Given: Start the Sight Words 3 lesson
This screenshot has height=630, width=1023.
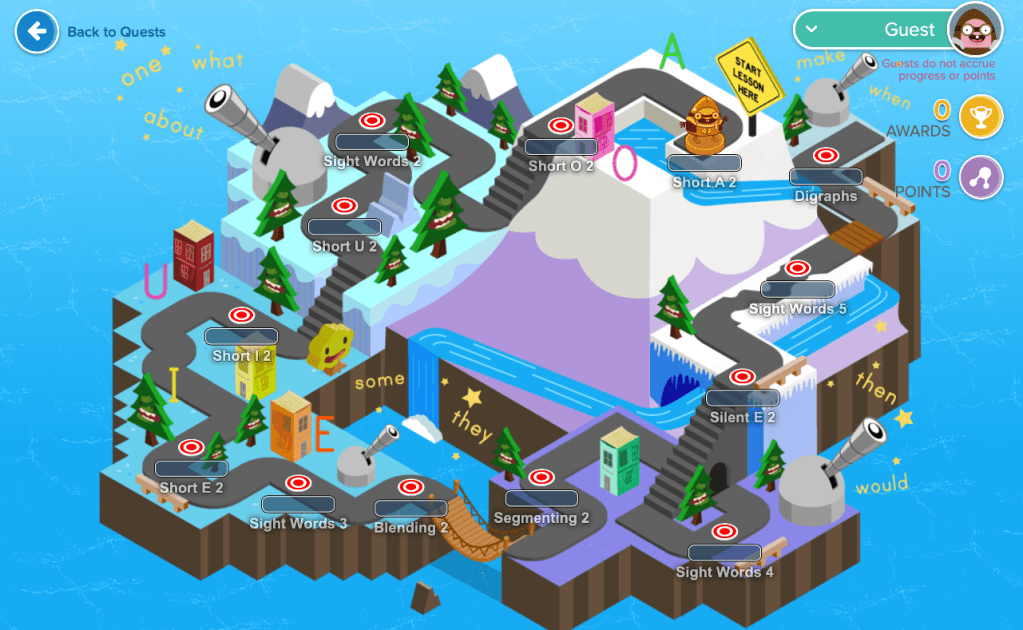Looking at the screenshot, I should (x=297, y=483).
